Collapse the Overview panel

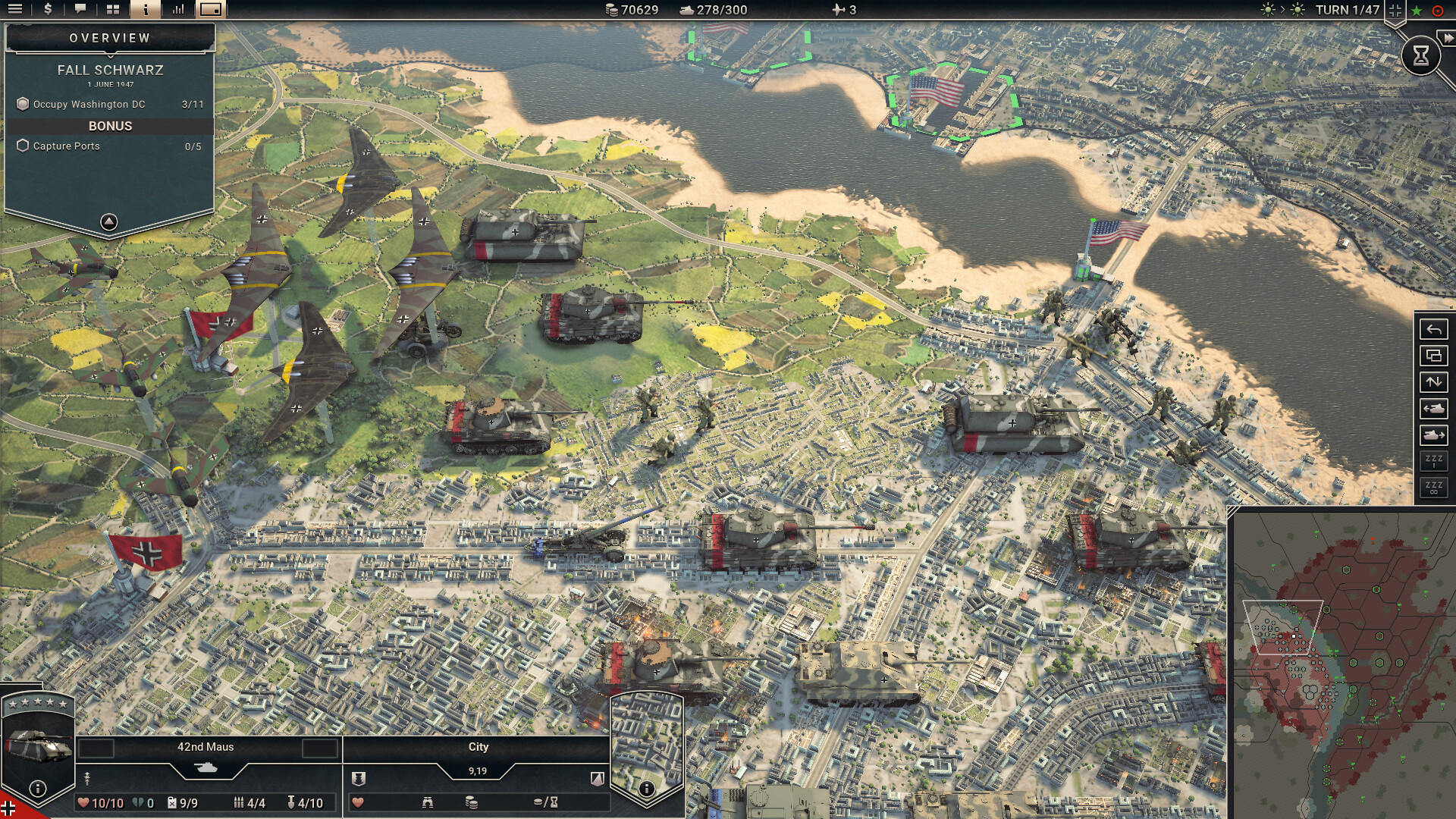109,220
